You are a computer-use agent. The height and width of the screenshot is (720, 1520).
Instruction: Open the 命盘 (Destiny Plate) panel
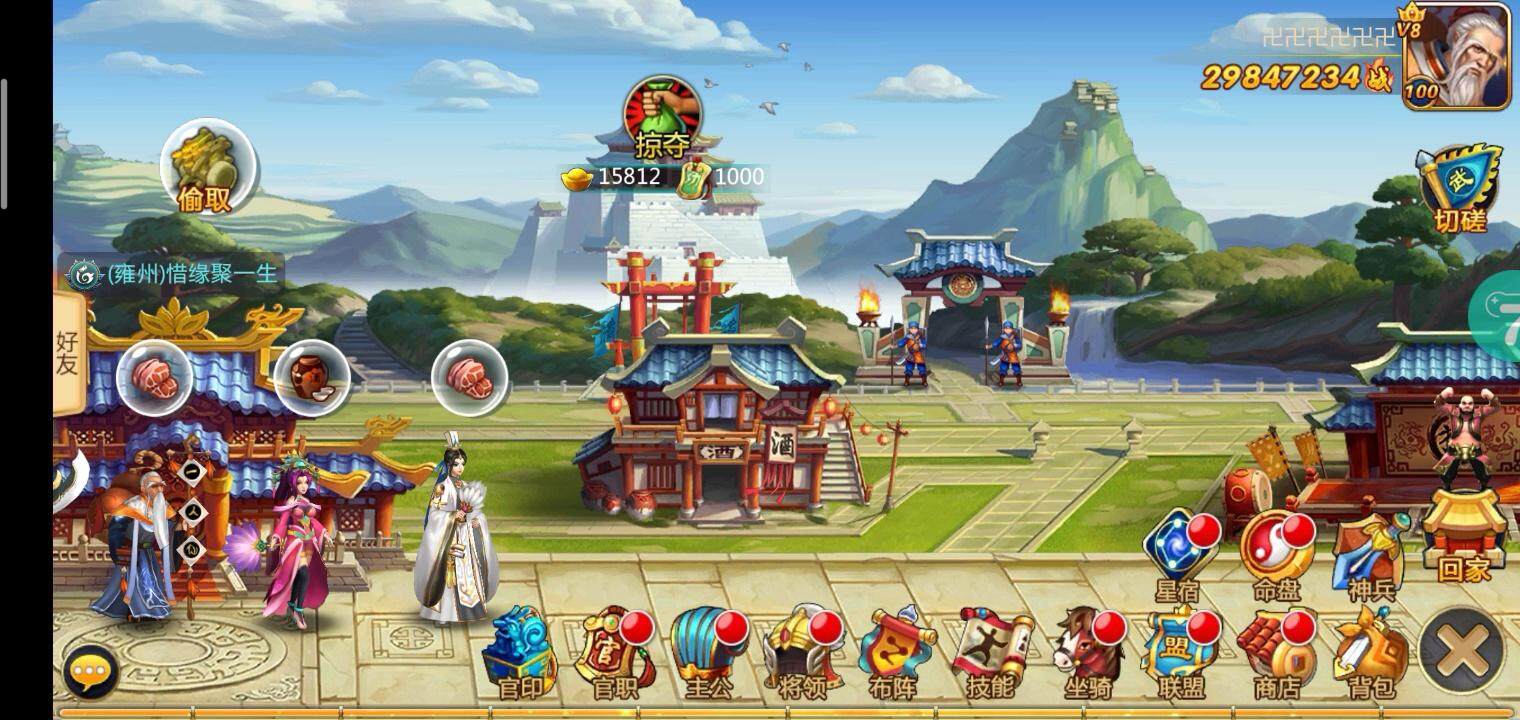tap(1275, 545)
